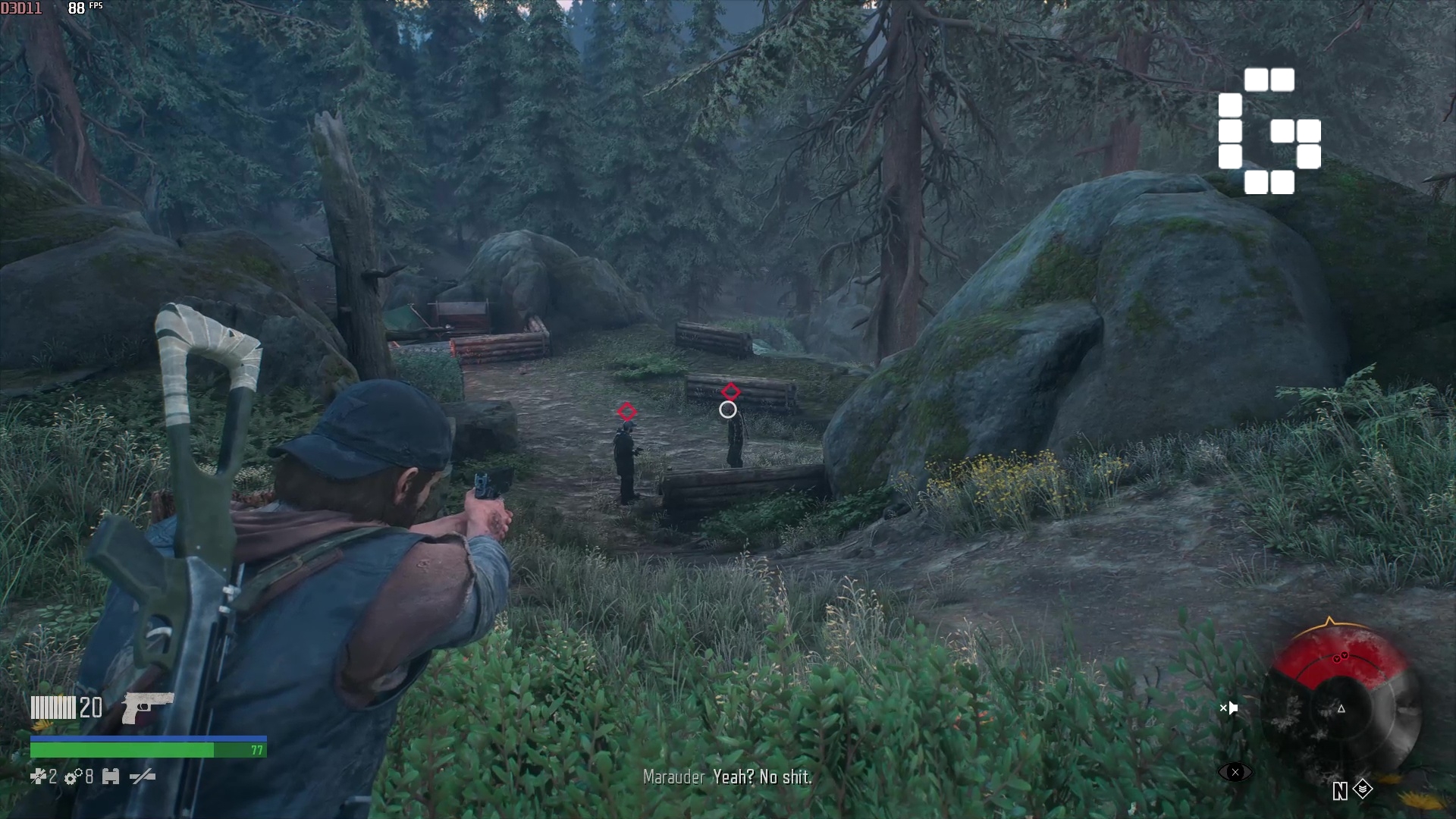Click the broken melee weapon icon
Image resolution: width=1456 pixels, height=819 pixels.
[141, 777]
